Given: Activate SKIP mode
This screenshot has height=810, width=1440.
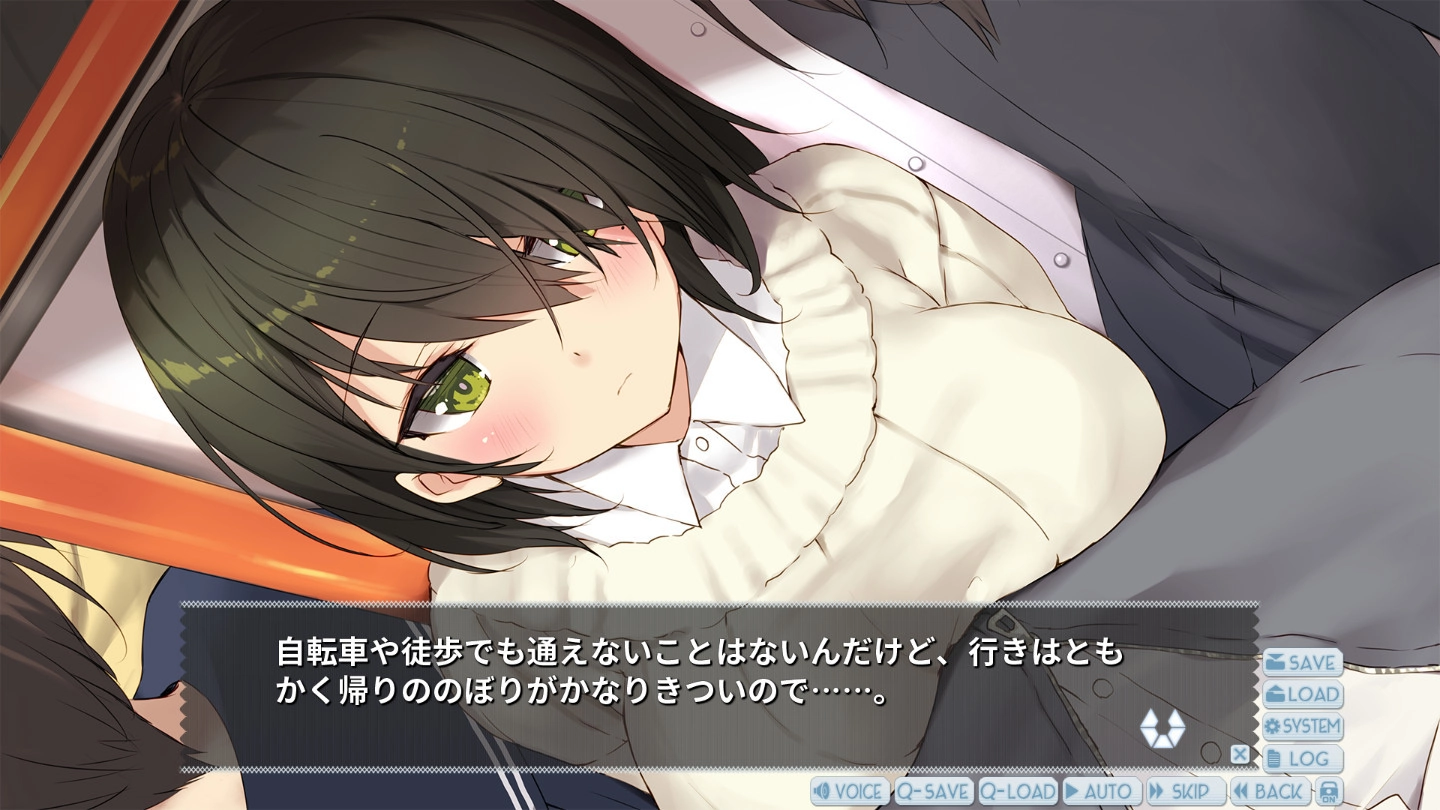Looking at the screenshot, I should 1185,792.
